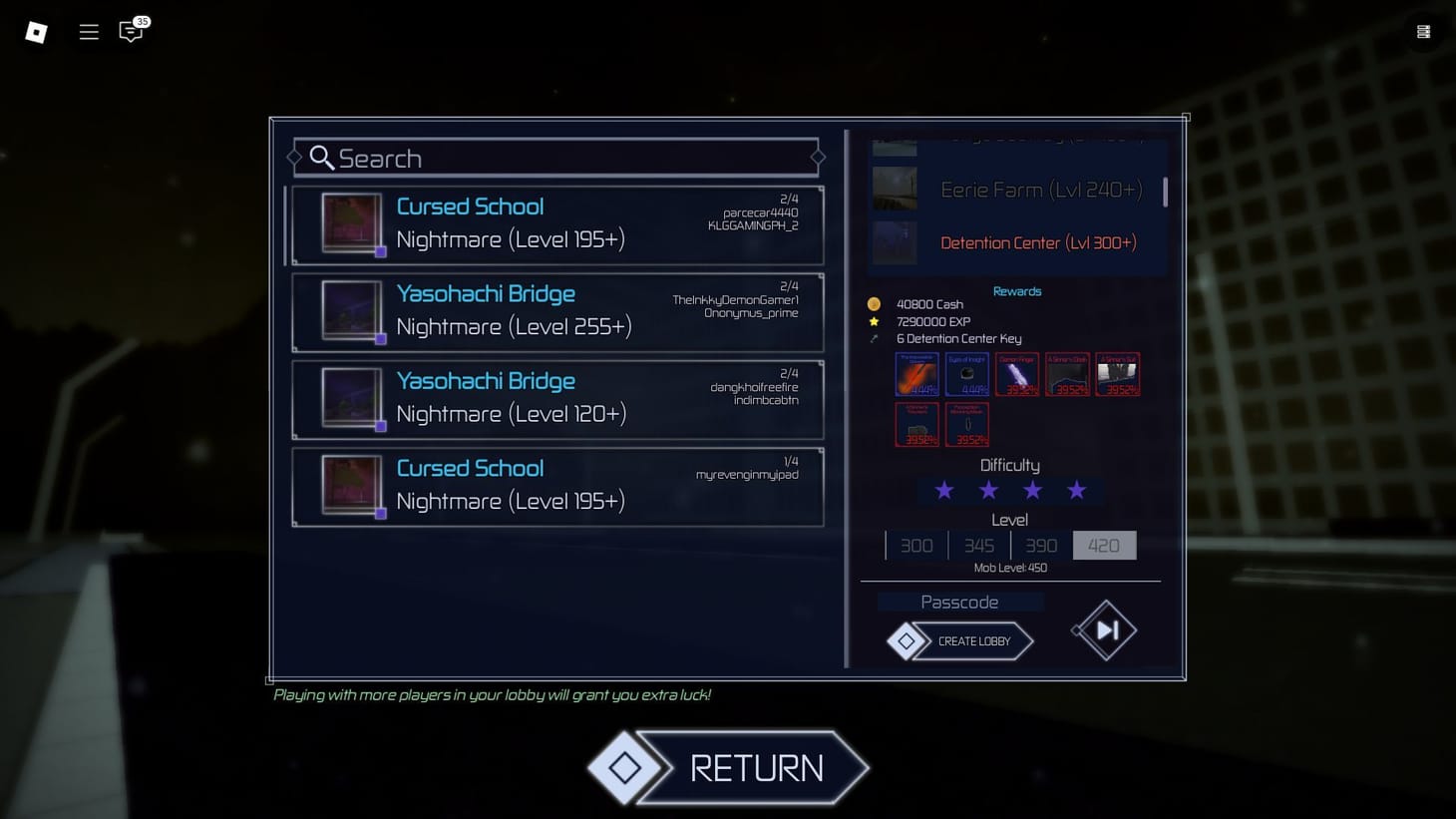Select Detention Center from the map list

pos(1040,242)
